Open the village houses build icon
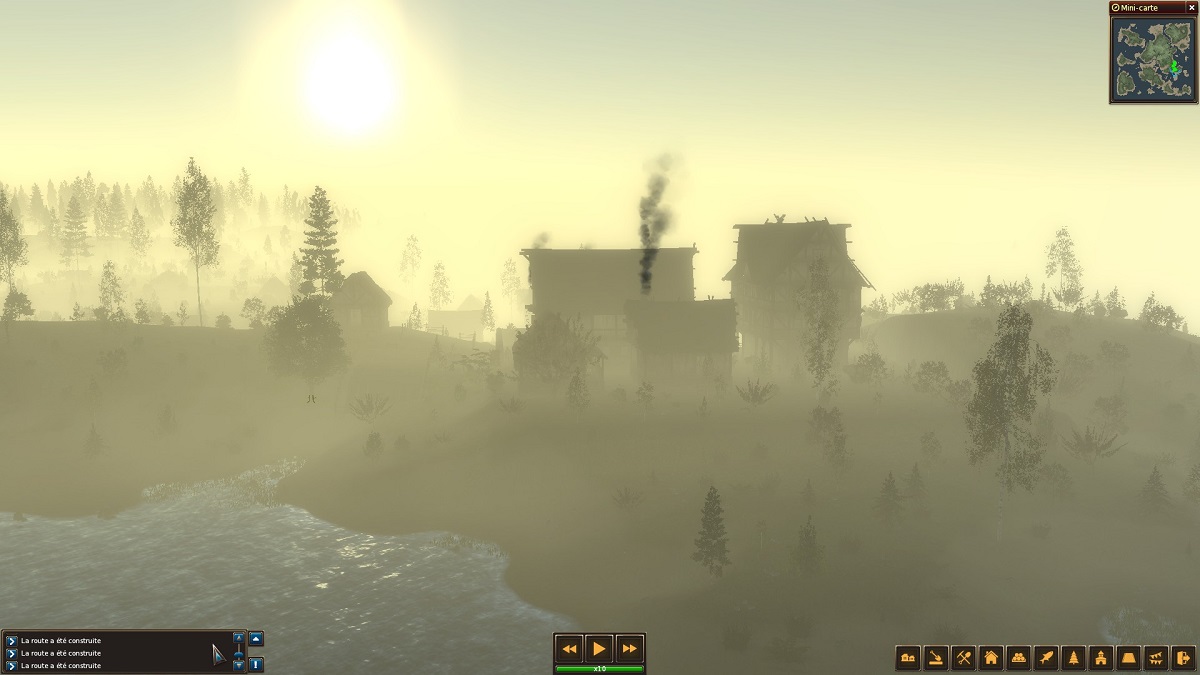 908,658
